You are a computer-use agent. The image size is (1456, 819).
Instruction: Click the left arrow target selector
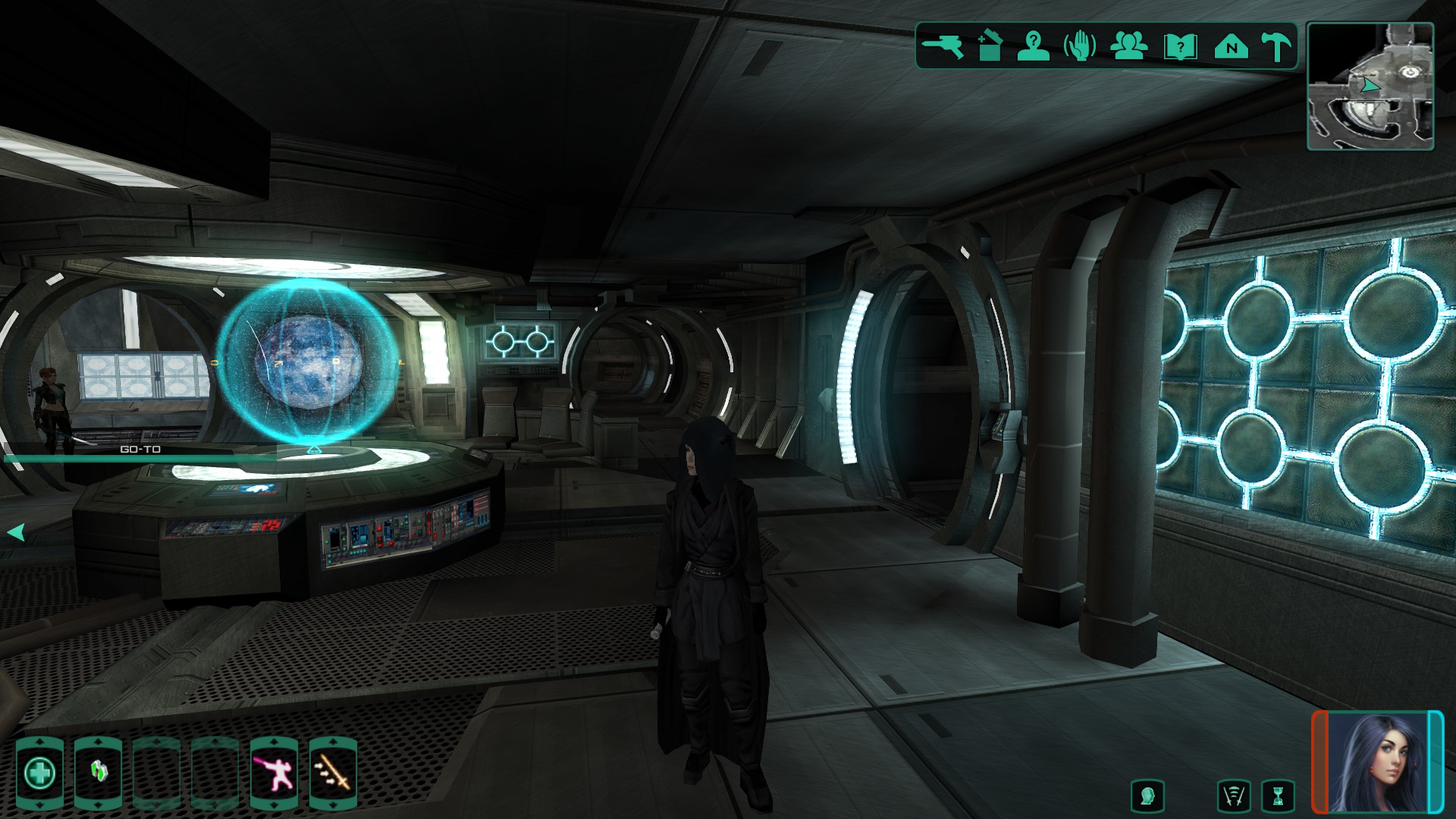[x=16, y=532]
